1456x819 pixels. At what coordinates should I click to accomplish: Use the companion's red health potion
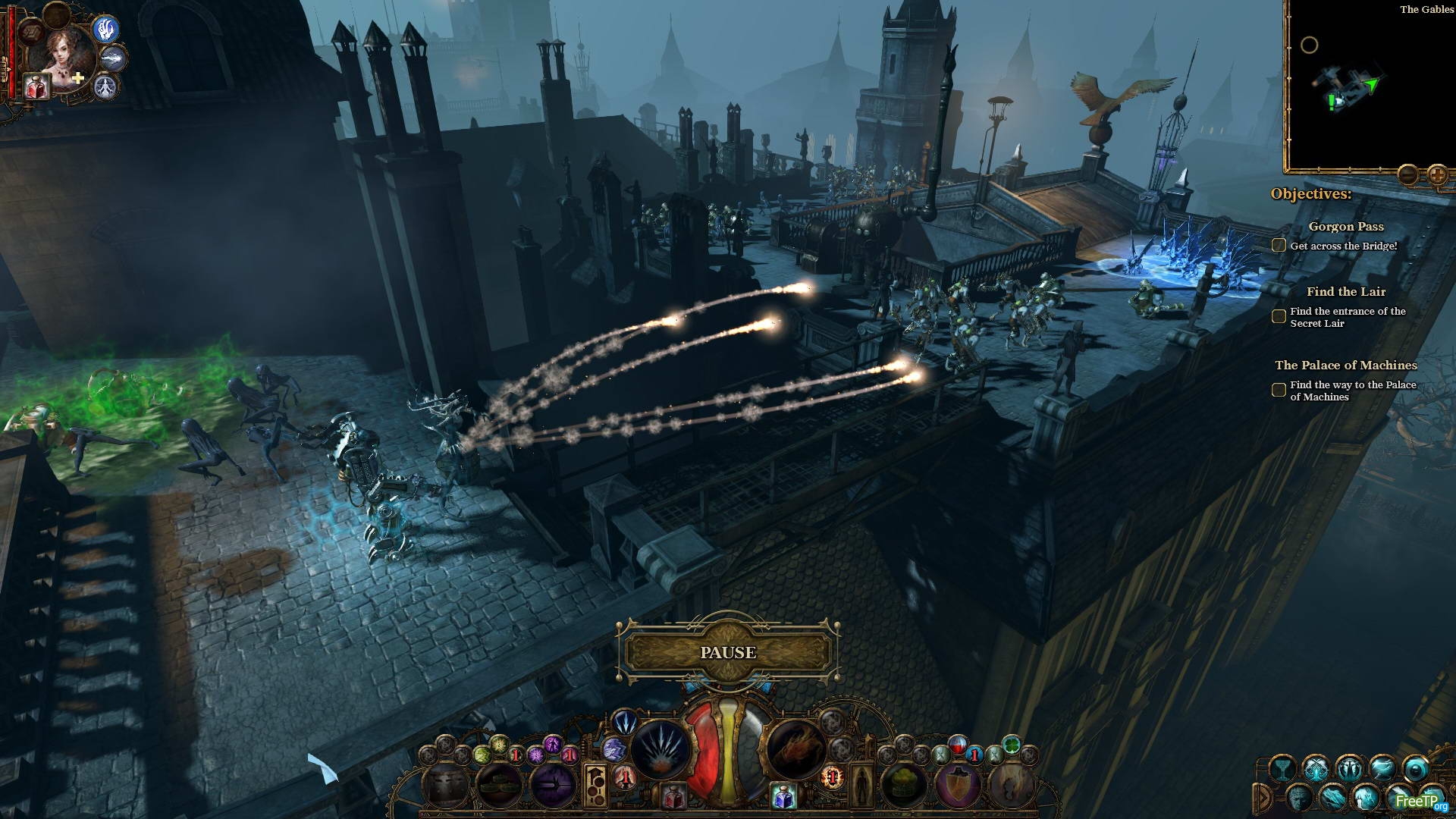click(36, 86)
